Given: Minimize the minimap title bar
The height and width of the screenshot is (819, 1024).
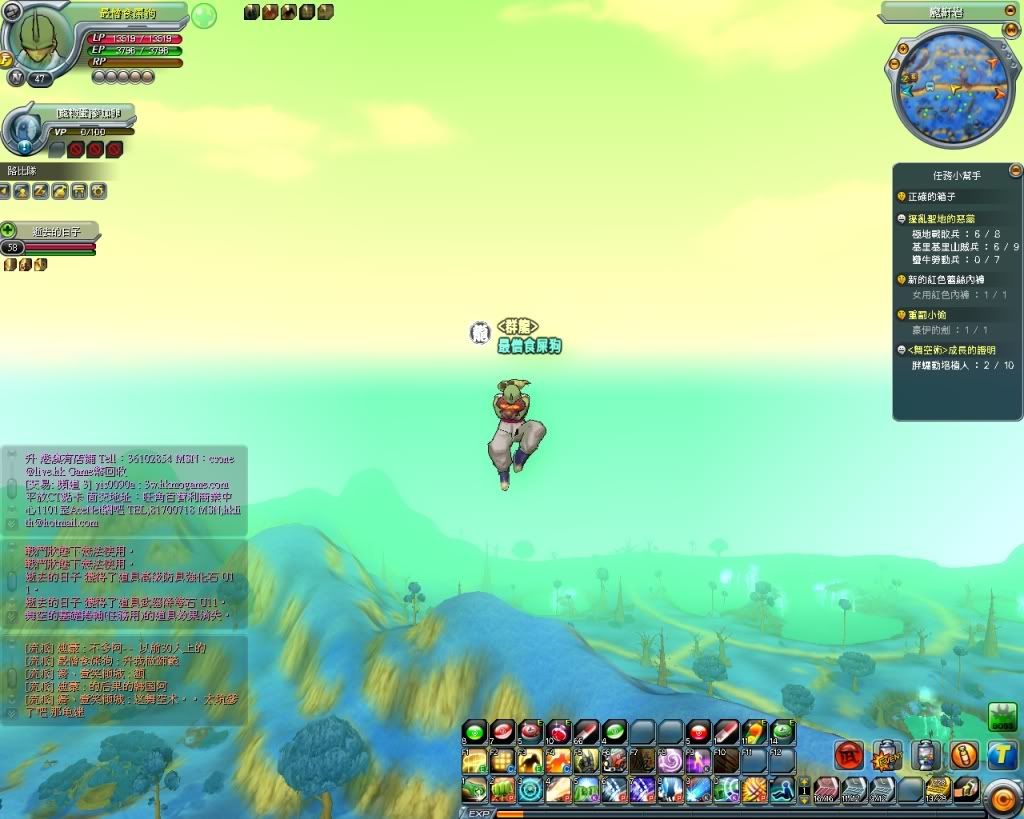Looking at the screenshot, I should (x=1012, y=12).
